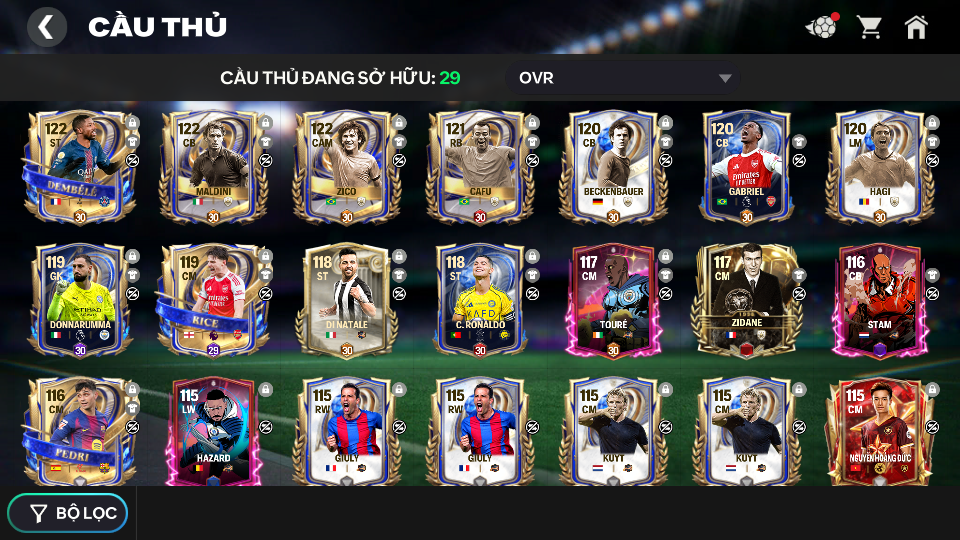Select the Hagi player card
This screenshot has width=960, height=540.
click(x=880, y=167)
